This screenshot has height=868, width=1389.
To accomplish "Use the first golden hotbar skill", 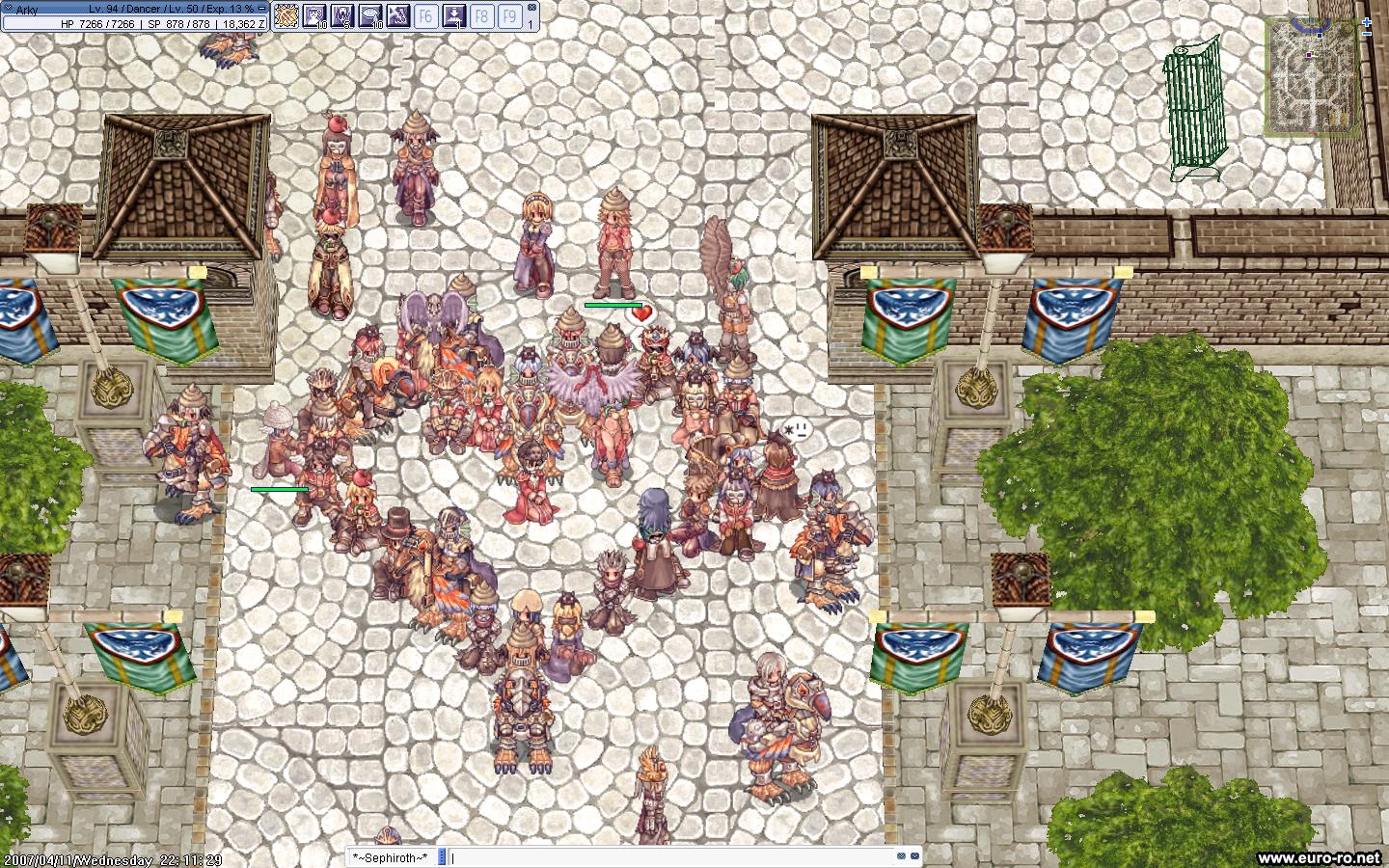I will click(x=286, y=15).
